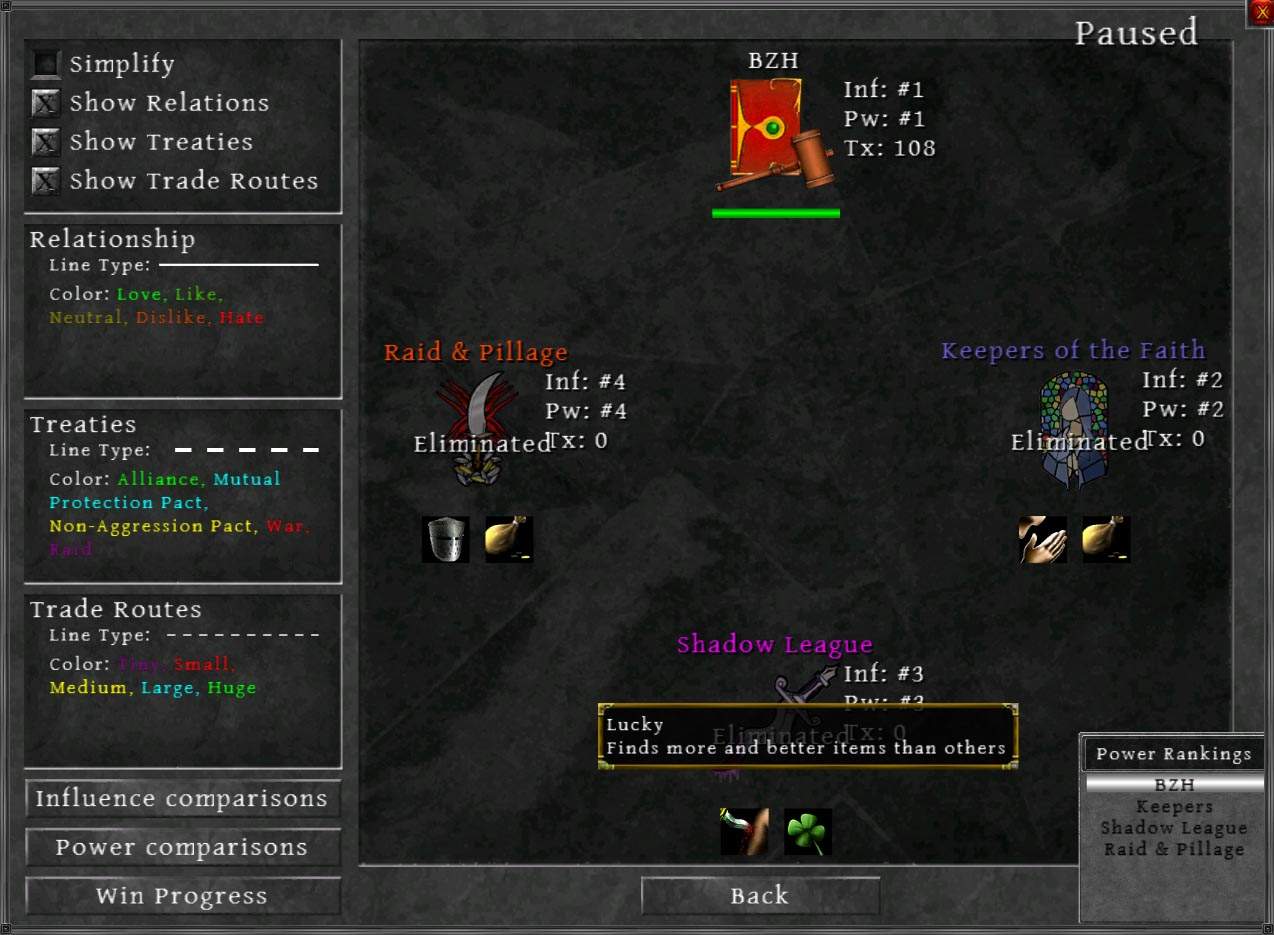Select Shadow League's four-leaf clover Lucky trait

(808, 832)
